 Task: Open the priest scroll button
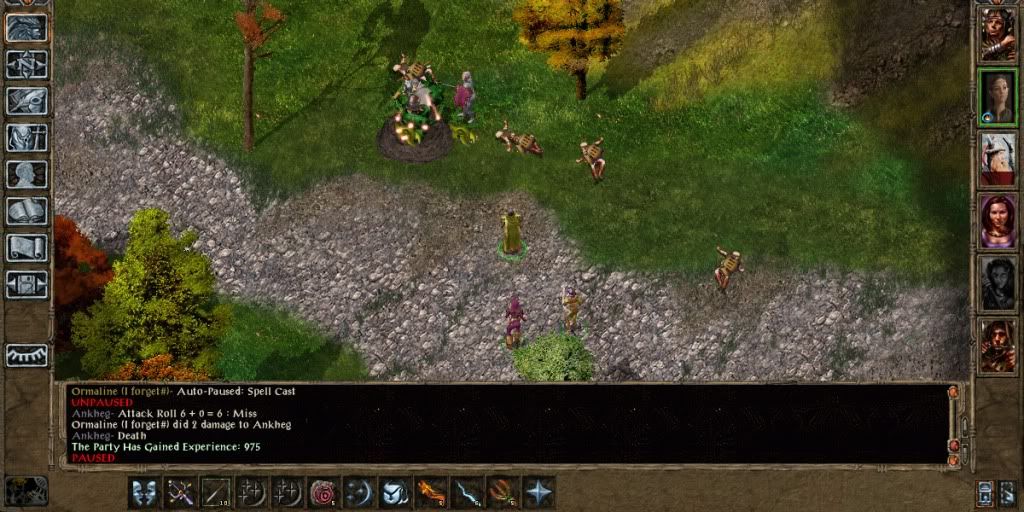(x=27, y=247)
